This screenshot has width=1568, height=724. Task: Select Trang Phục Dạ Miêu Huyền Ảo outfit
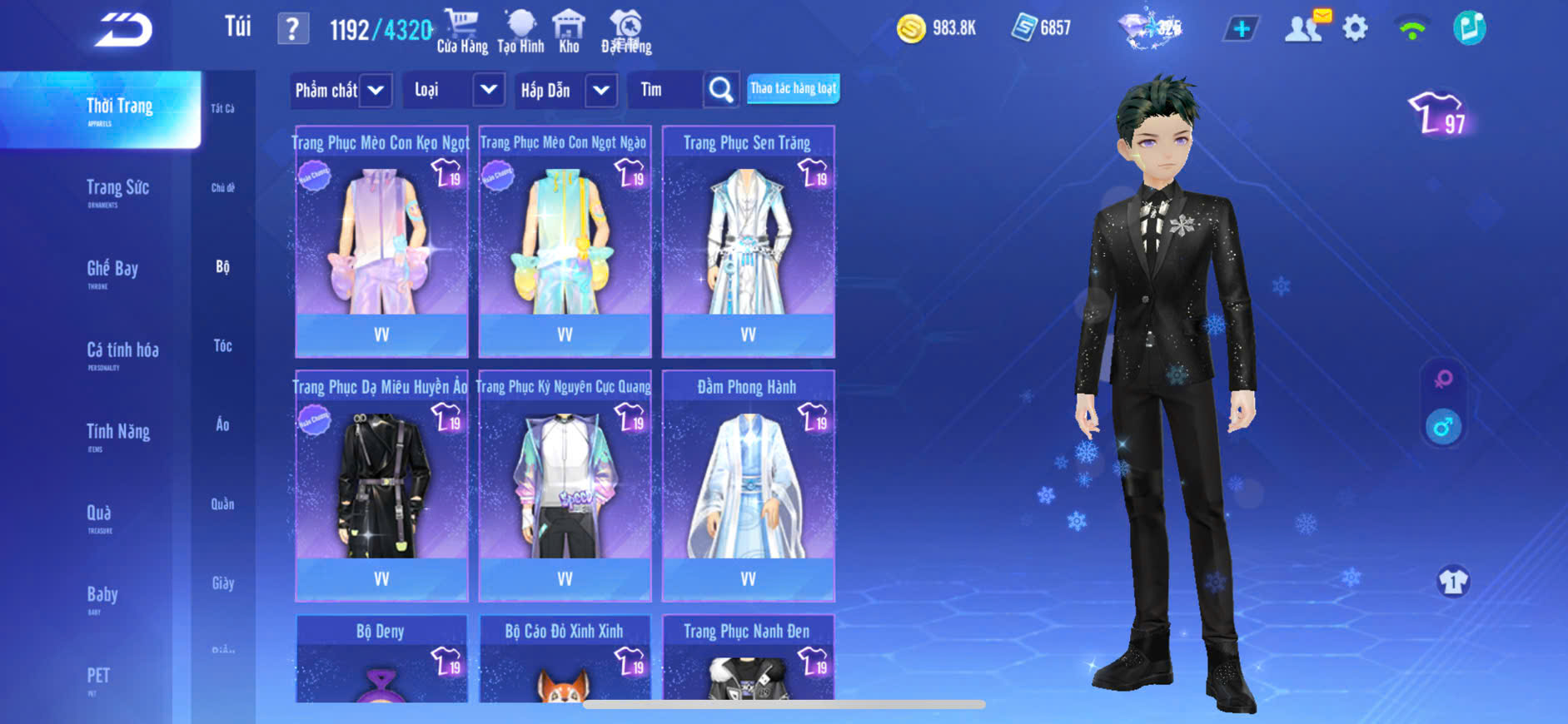pyautogui.click(x=381, y=485)
